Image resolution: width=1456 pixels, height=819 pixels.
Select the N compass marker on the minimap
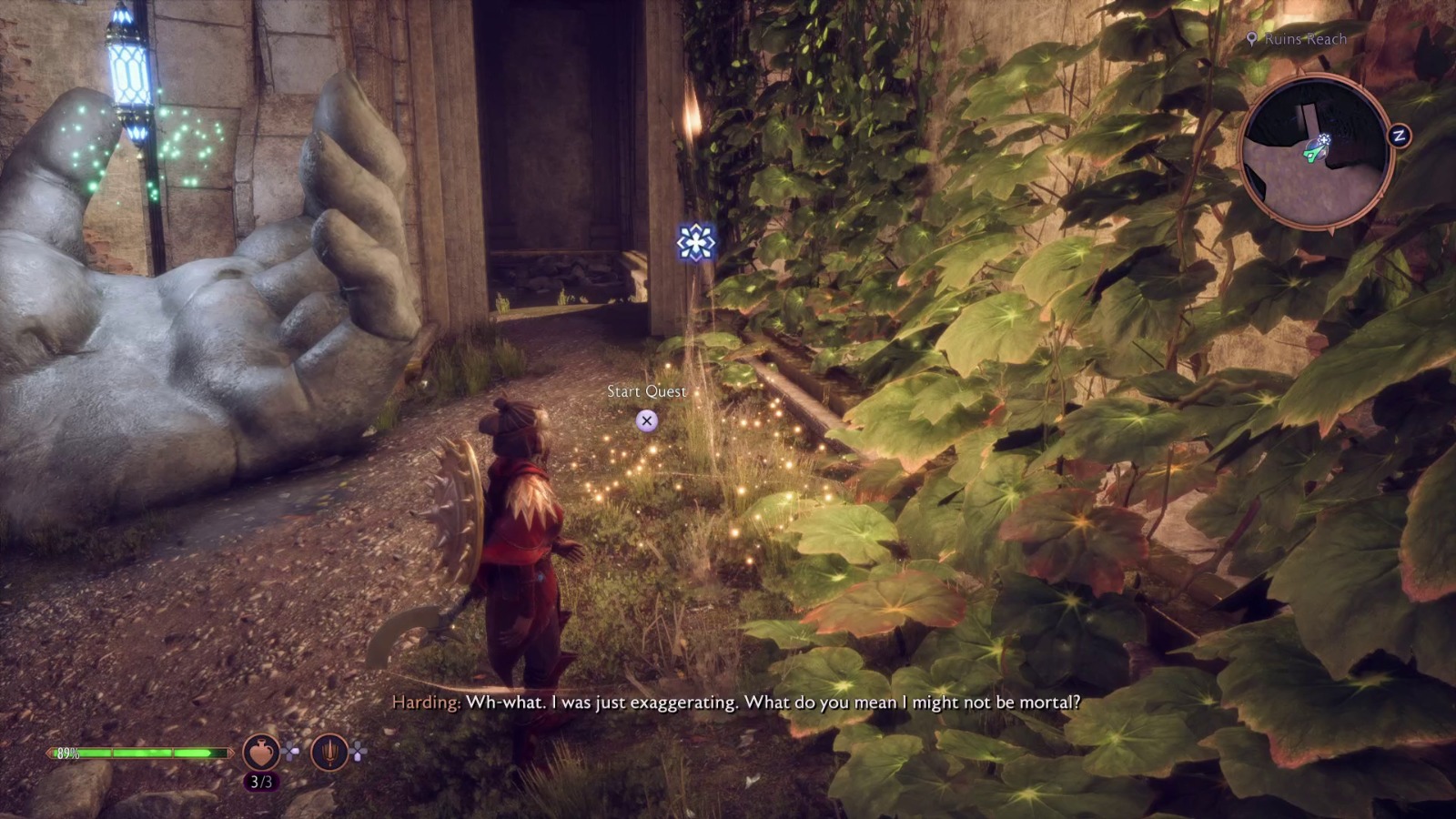(x=1399, y=136)
